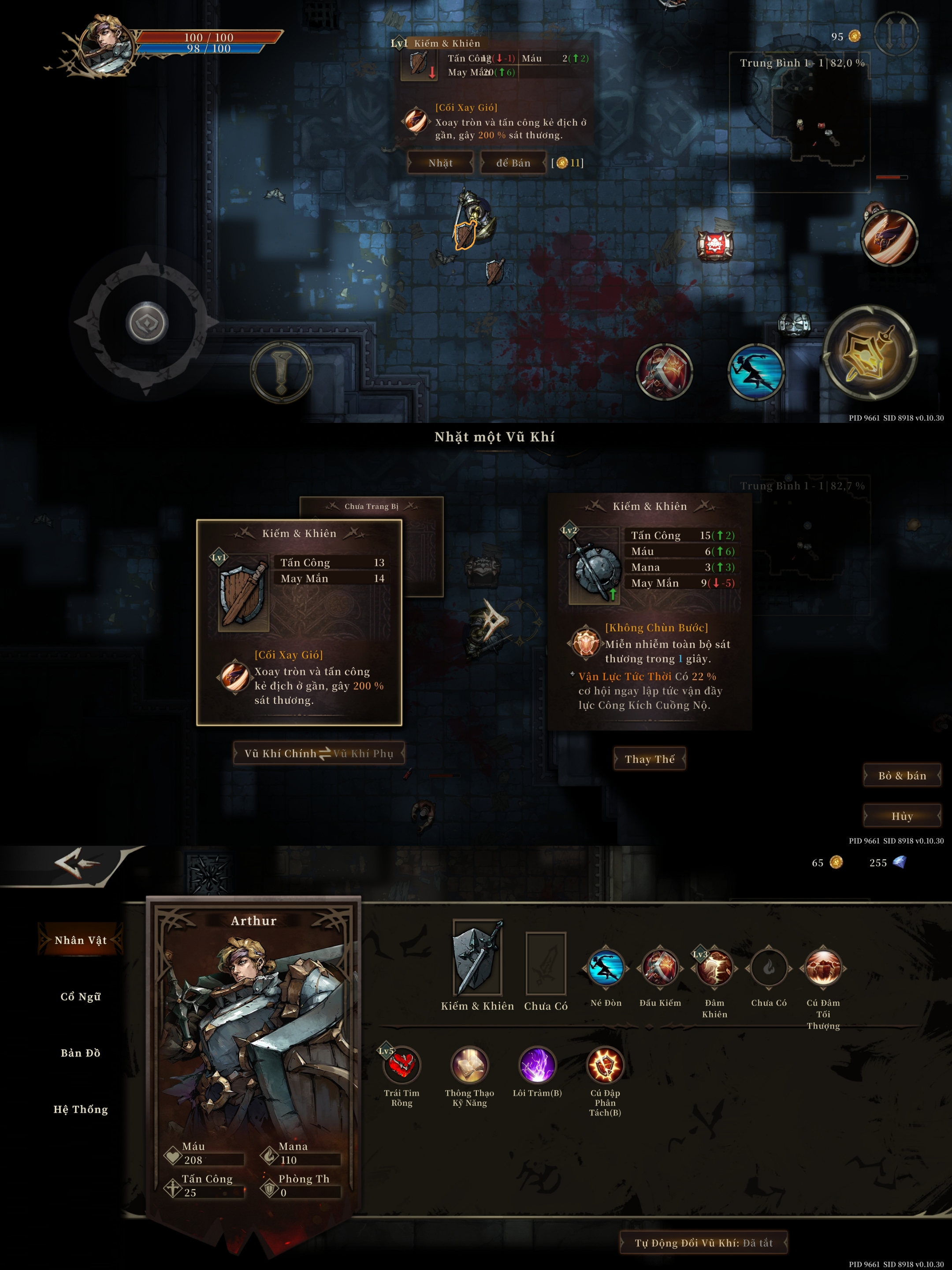952x1270 pixels.
Task: Tap the main sword-and-shield attack button
Action: coord(870,351)
